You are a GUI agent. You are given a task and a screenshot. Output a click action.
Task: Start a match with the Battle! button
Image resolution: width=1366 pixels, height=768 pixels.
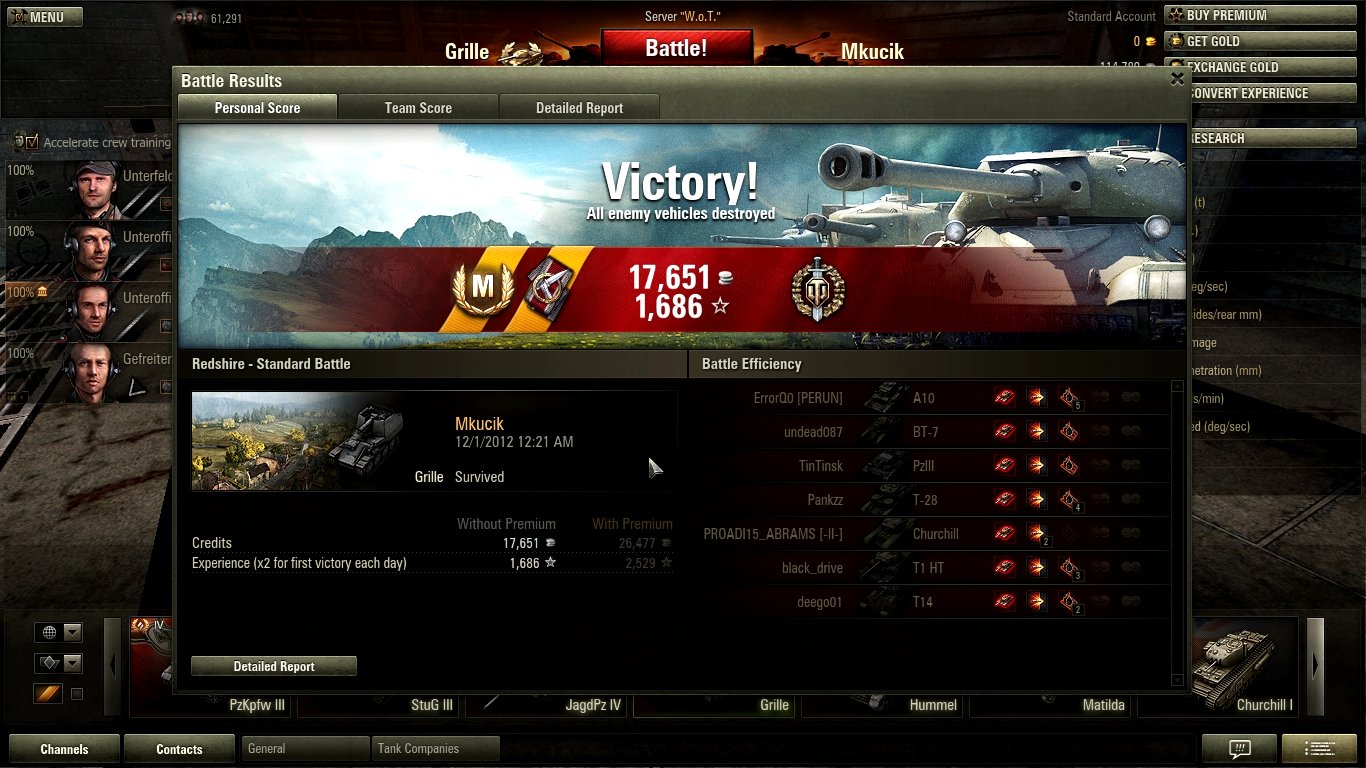[x=676, y=48]
